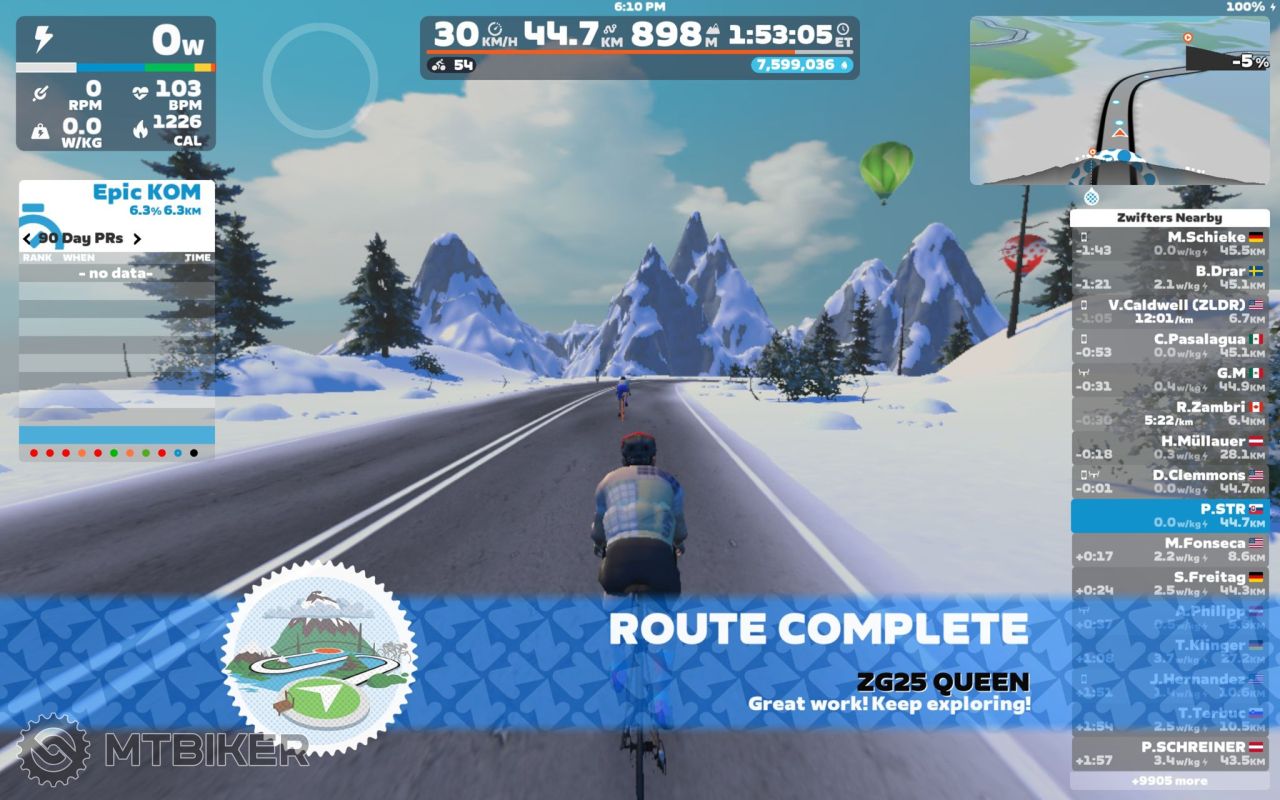Viewport: 1280px width, 800px height.
Task: Select C.Pasalagua in the nearby riders
Action: coord(1170,345)
